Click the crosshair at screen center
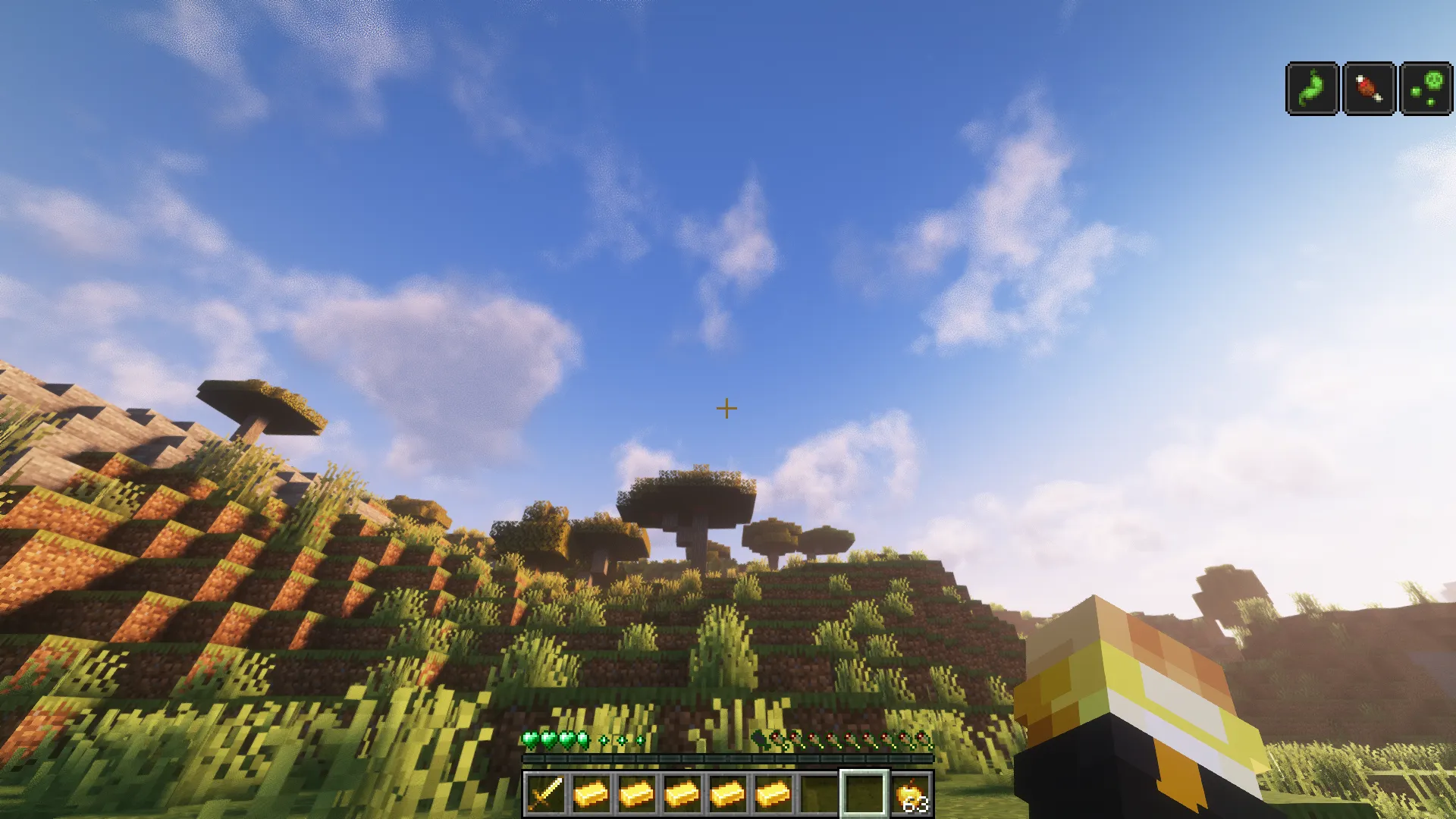1456x819 pixels. click(x=726, y=408)
